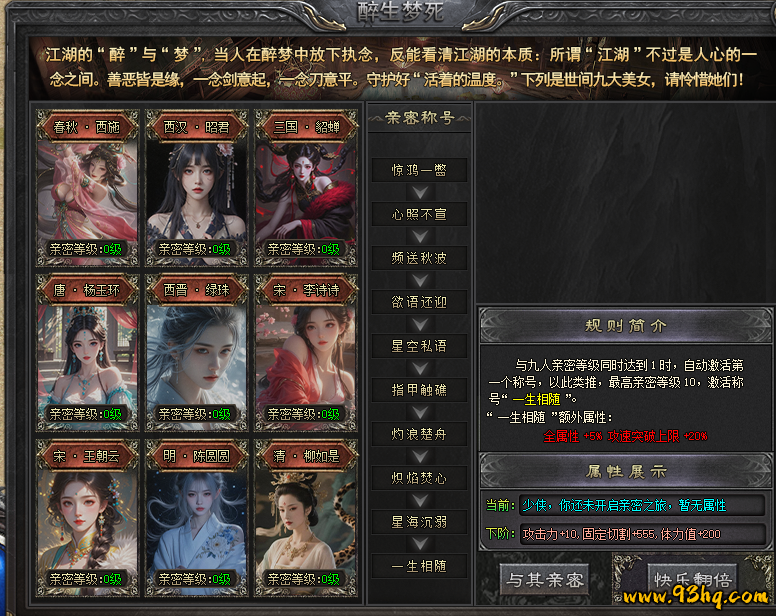The image size is (776, 616).
Task: Choose the 宋·李诗诗 beauty card
Action: pyautogui.click(x=305, y=349)
